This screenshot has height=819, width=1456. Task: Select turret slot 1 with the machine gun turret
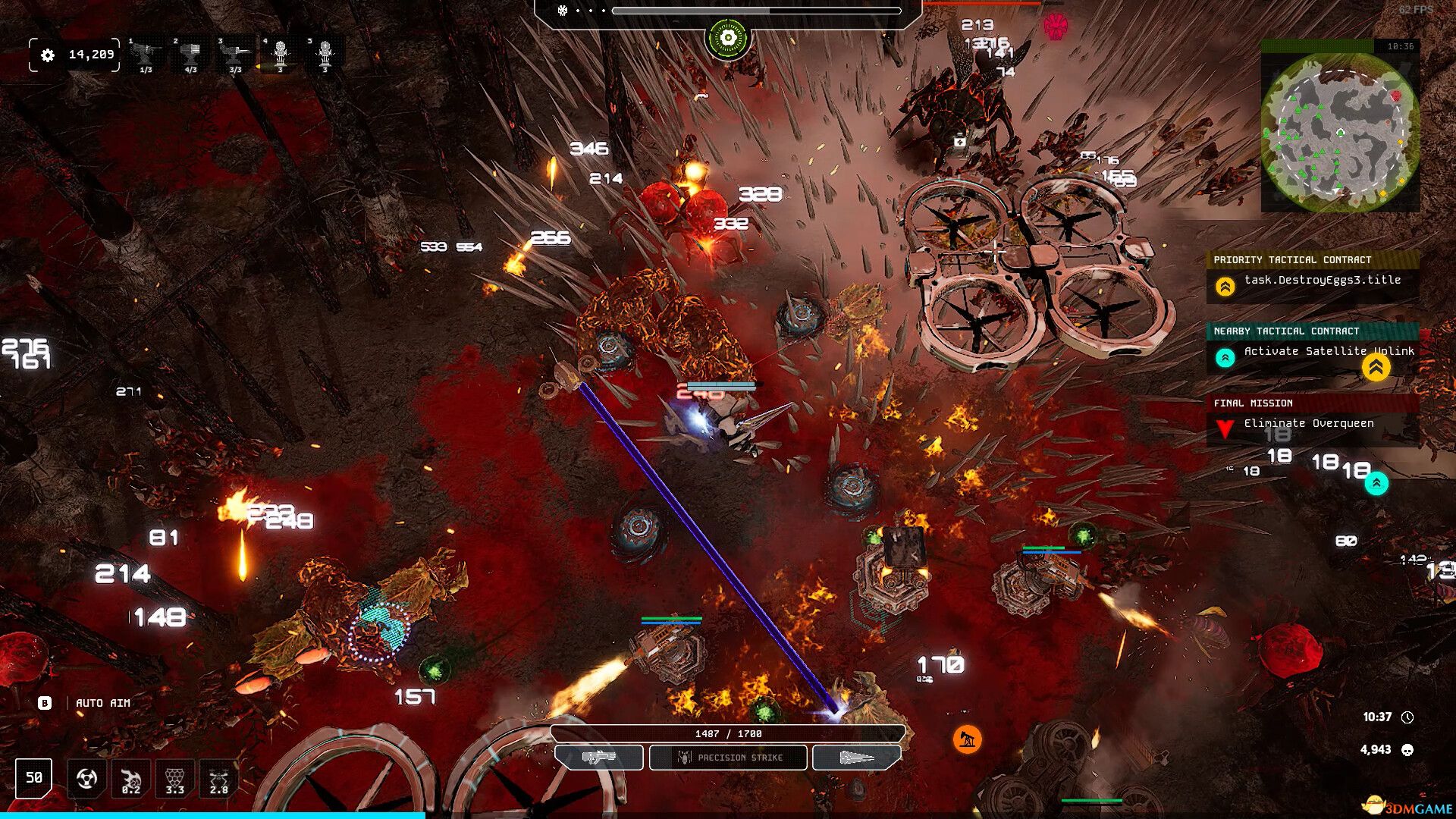[146, 55]
